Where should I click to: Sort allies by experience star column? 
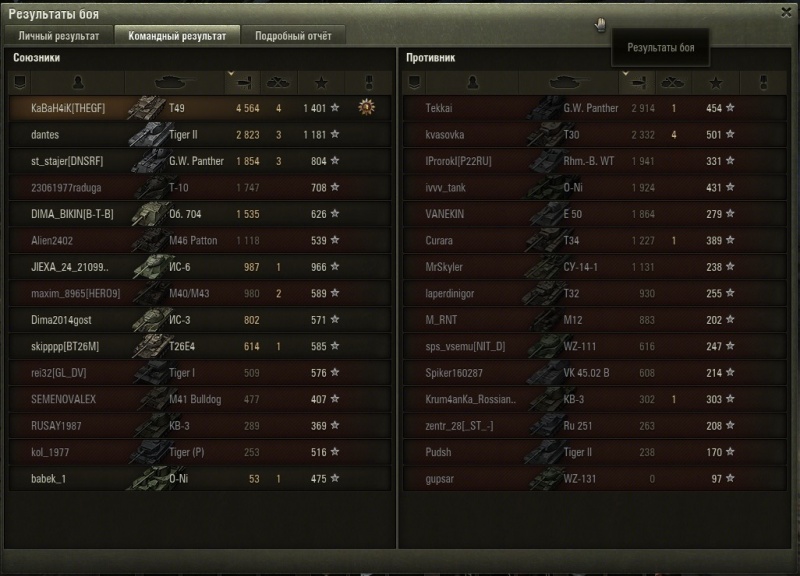(321, 78)
